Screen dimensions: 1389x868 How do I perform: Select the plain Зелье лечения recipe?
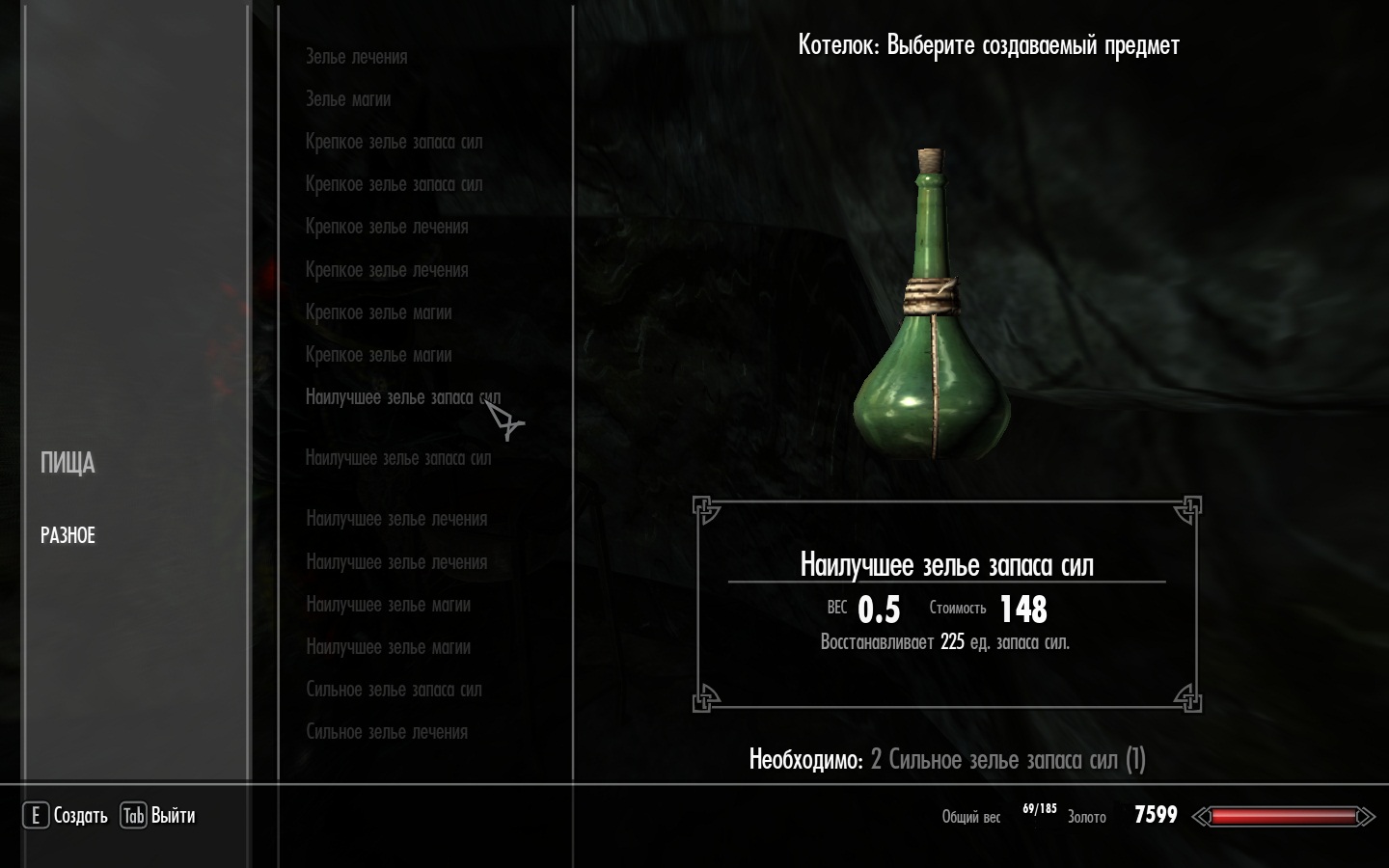[356, 57]
